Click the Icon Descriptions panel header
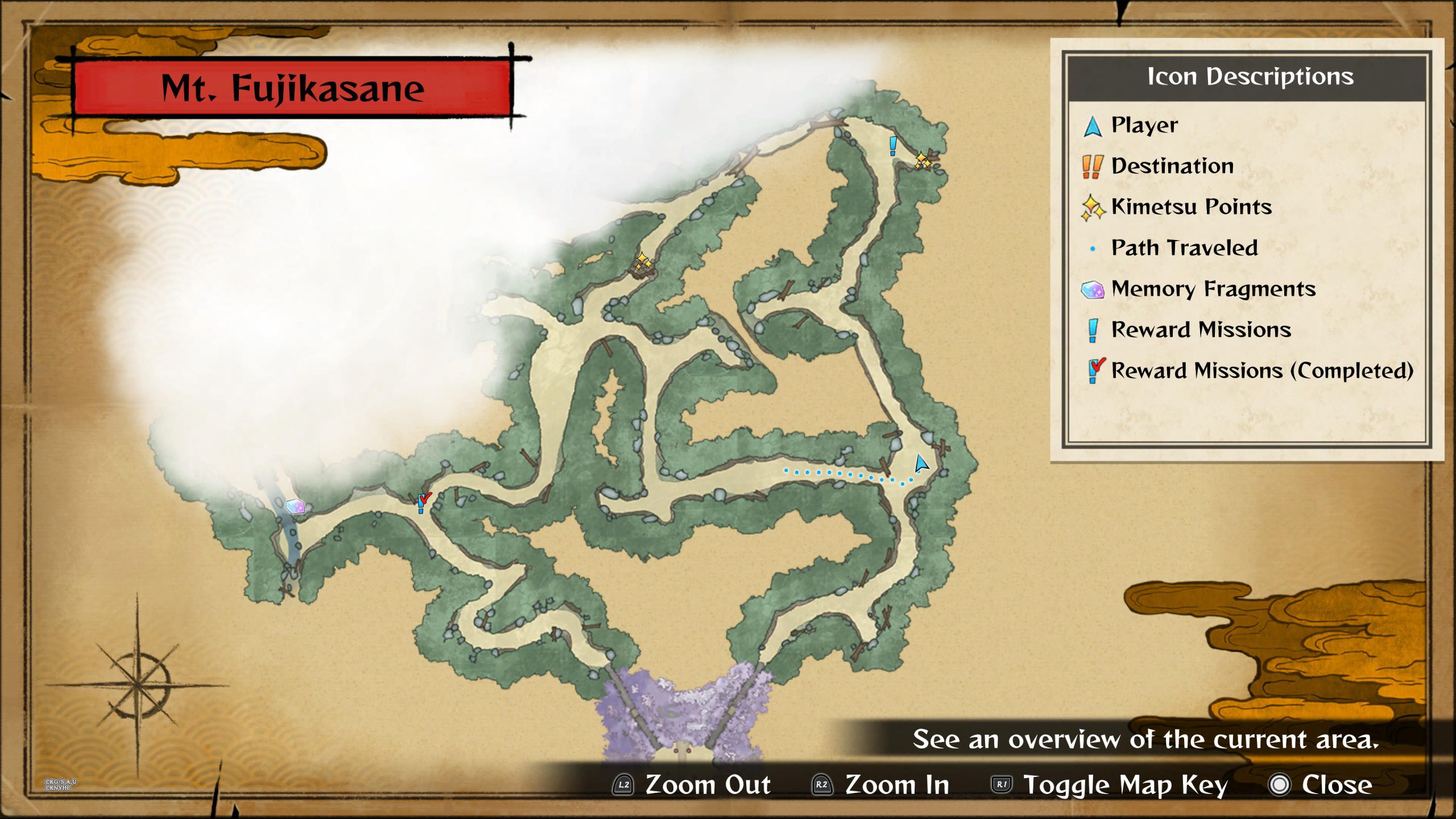The height and width of the screenshot is (819, 1456). tap(1250, 77)
